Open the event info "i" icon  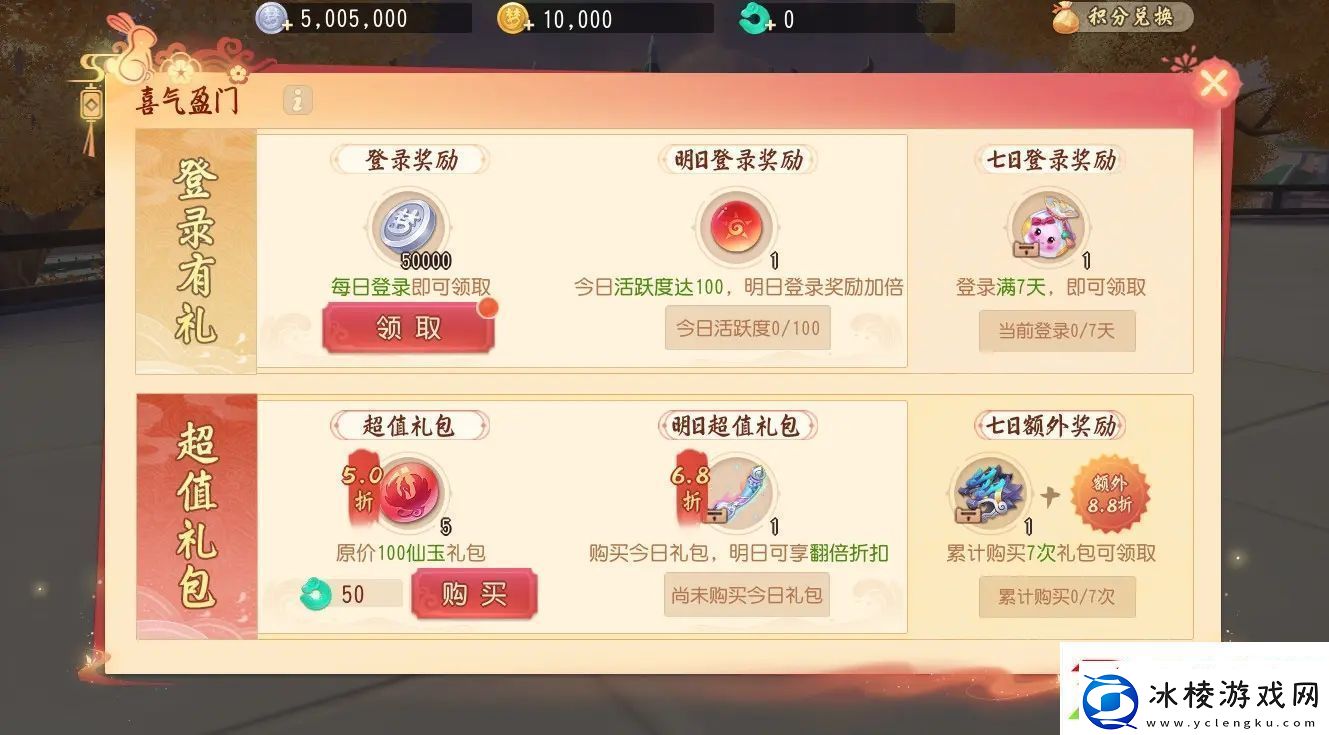pos(297,100)
